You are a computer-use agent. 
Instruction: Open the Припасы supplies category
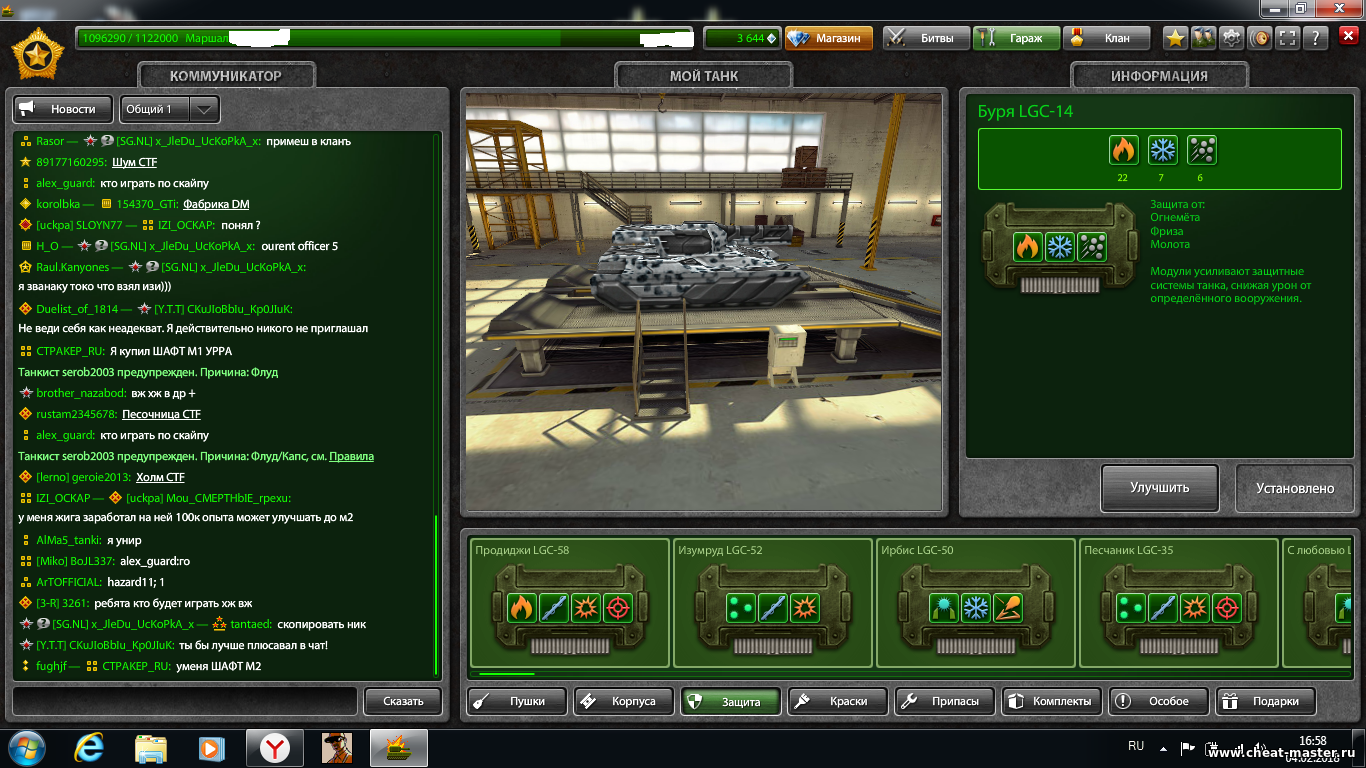point(944,701)
